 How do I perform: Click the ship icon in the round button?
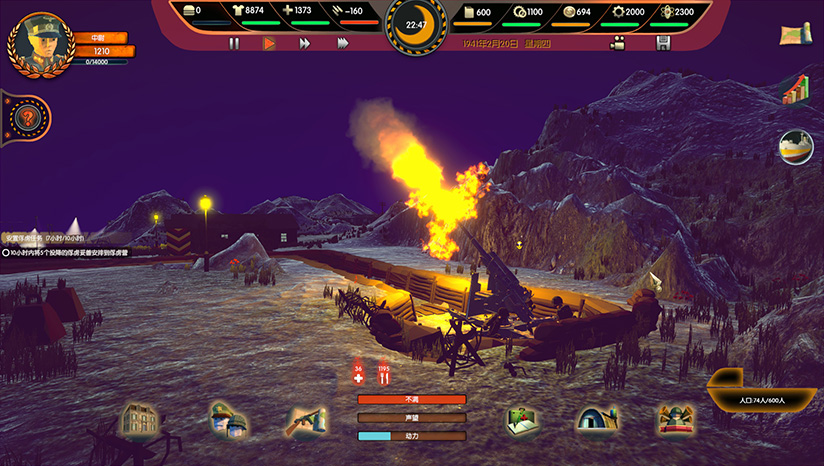[796, 146]
